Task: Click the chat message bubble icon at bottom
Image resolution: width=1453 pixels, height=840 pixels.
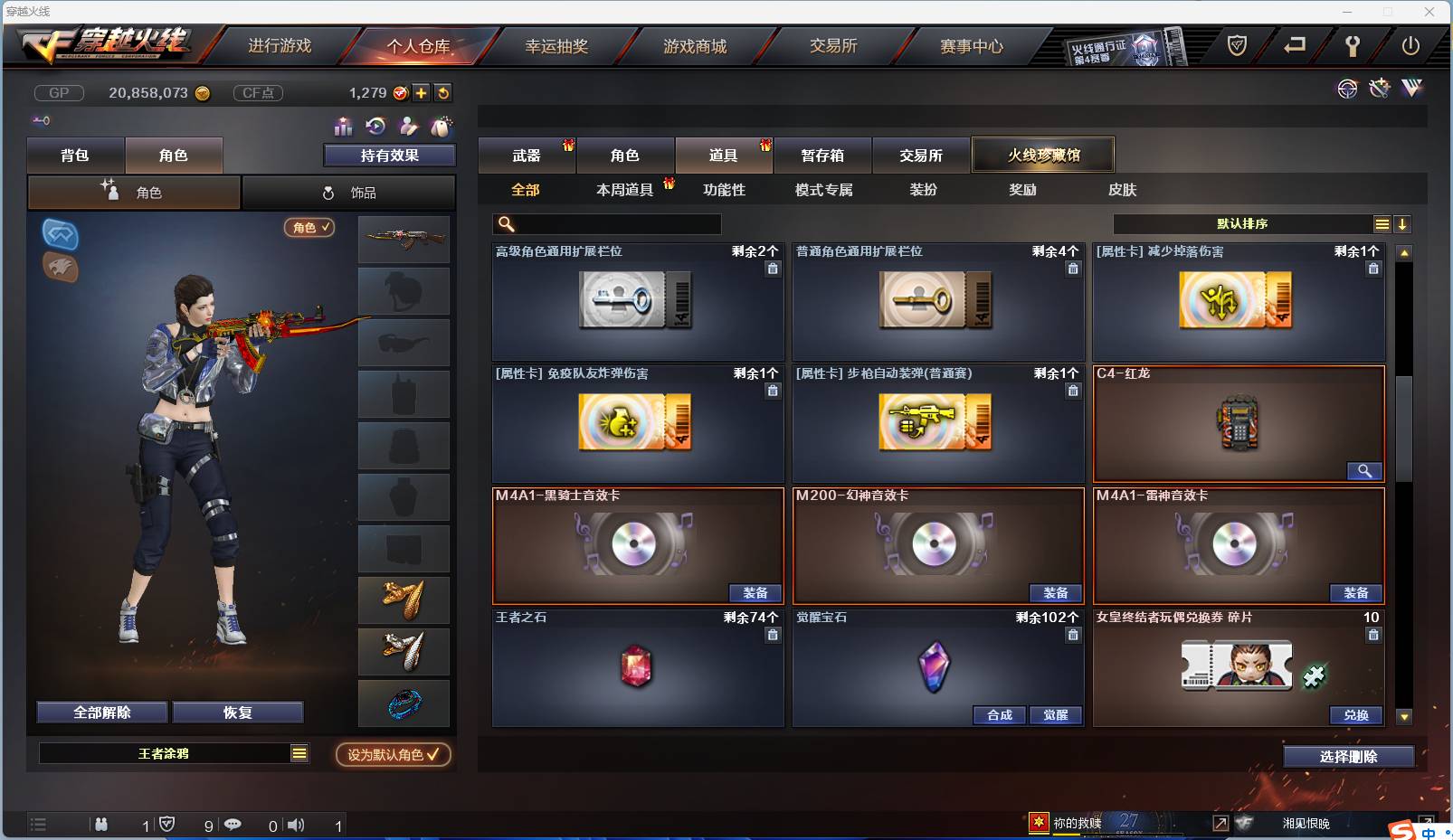Action: tap(233, 825)
